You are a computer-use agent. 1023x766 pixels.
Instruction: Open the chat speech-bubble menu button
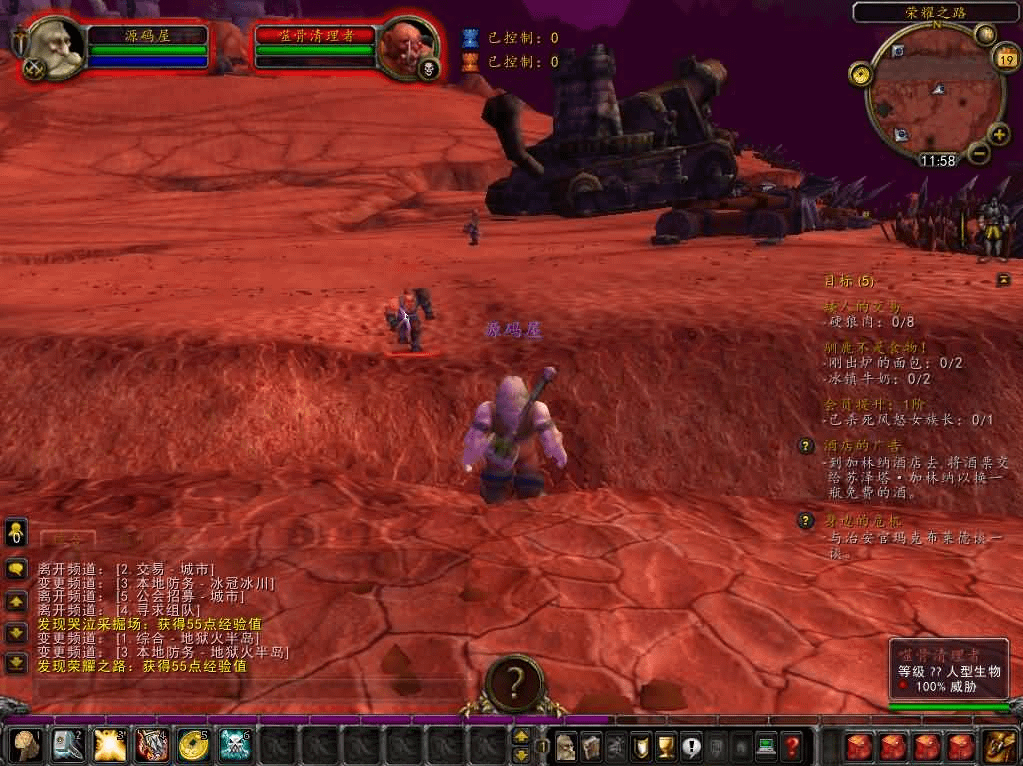(16, 570)
